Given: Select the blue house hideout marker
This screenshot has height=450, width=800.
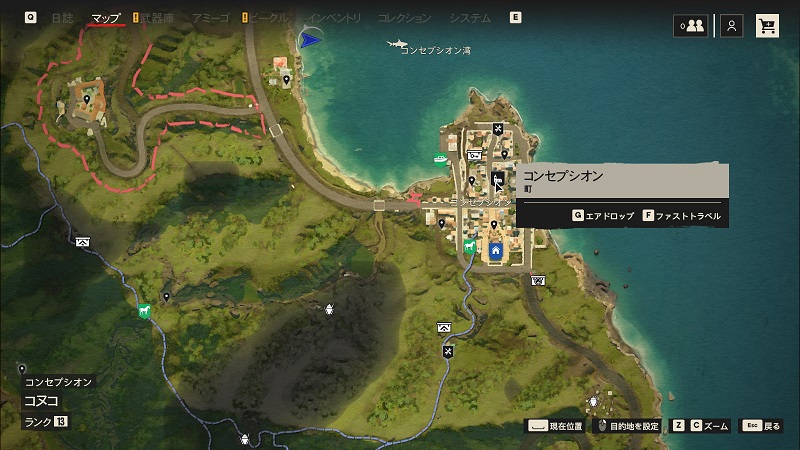Looking at the screenshot, I should [x=495, y=249].
